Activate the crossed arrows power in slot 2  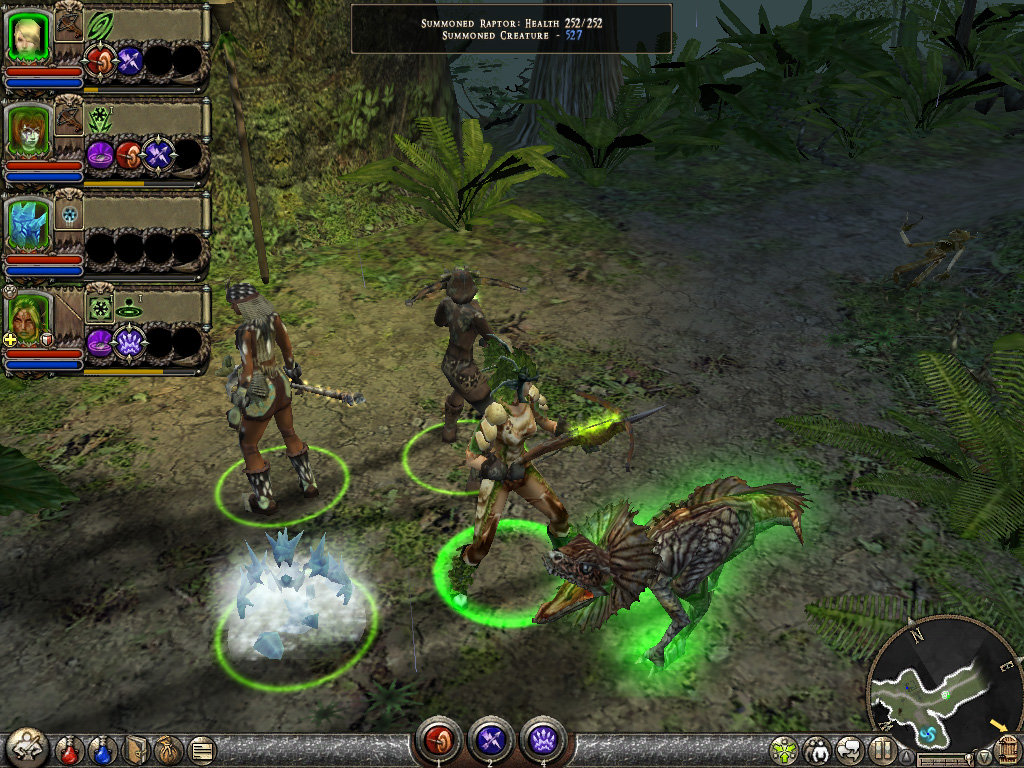(490, 740)
